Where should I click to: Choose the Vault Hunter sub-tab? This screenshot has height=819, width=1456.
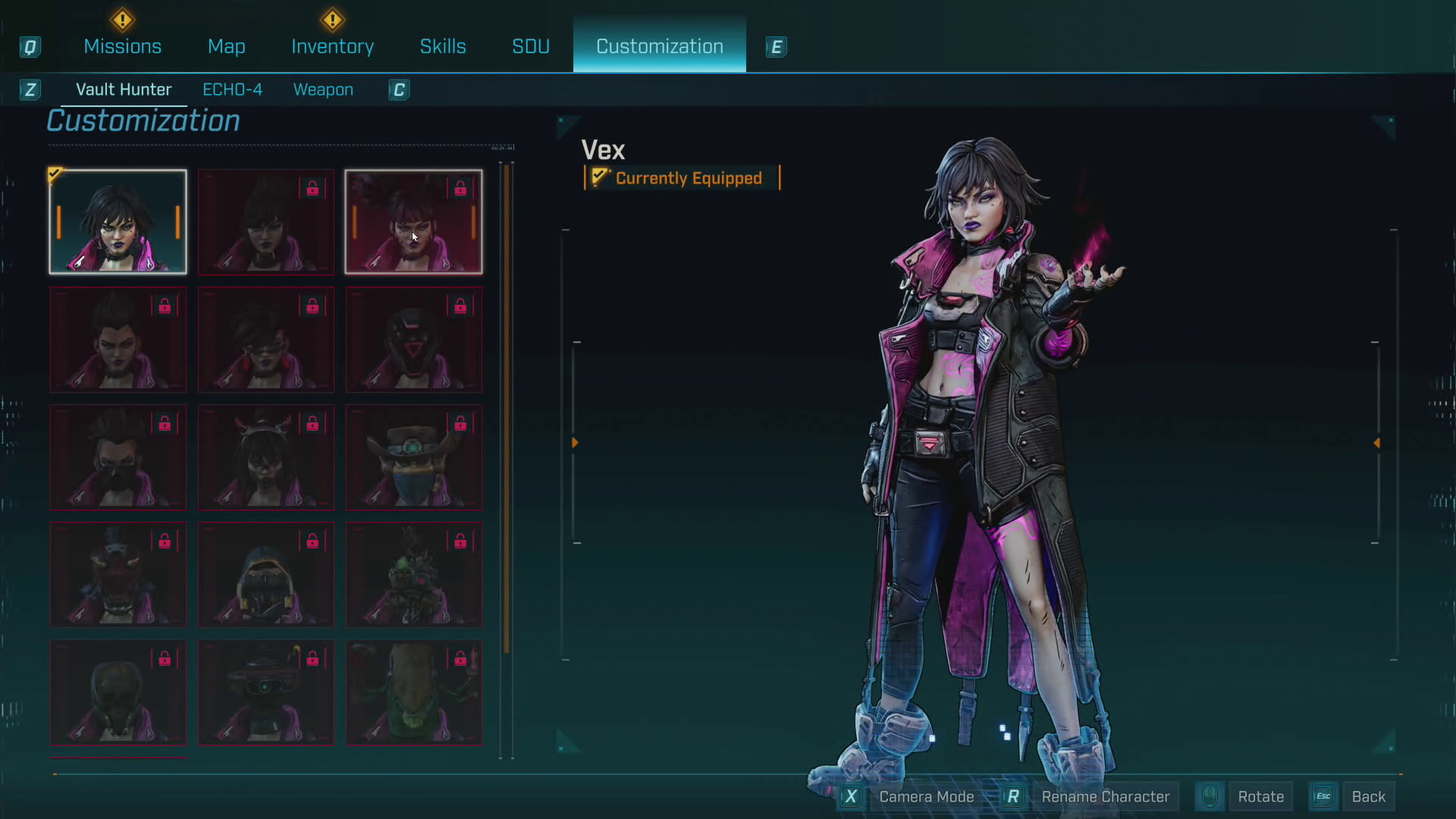pyautogui.click(x=124, y=89)
